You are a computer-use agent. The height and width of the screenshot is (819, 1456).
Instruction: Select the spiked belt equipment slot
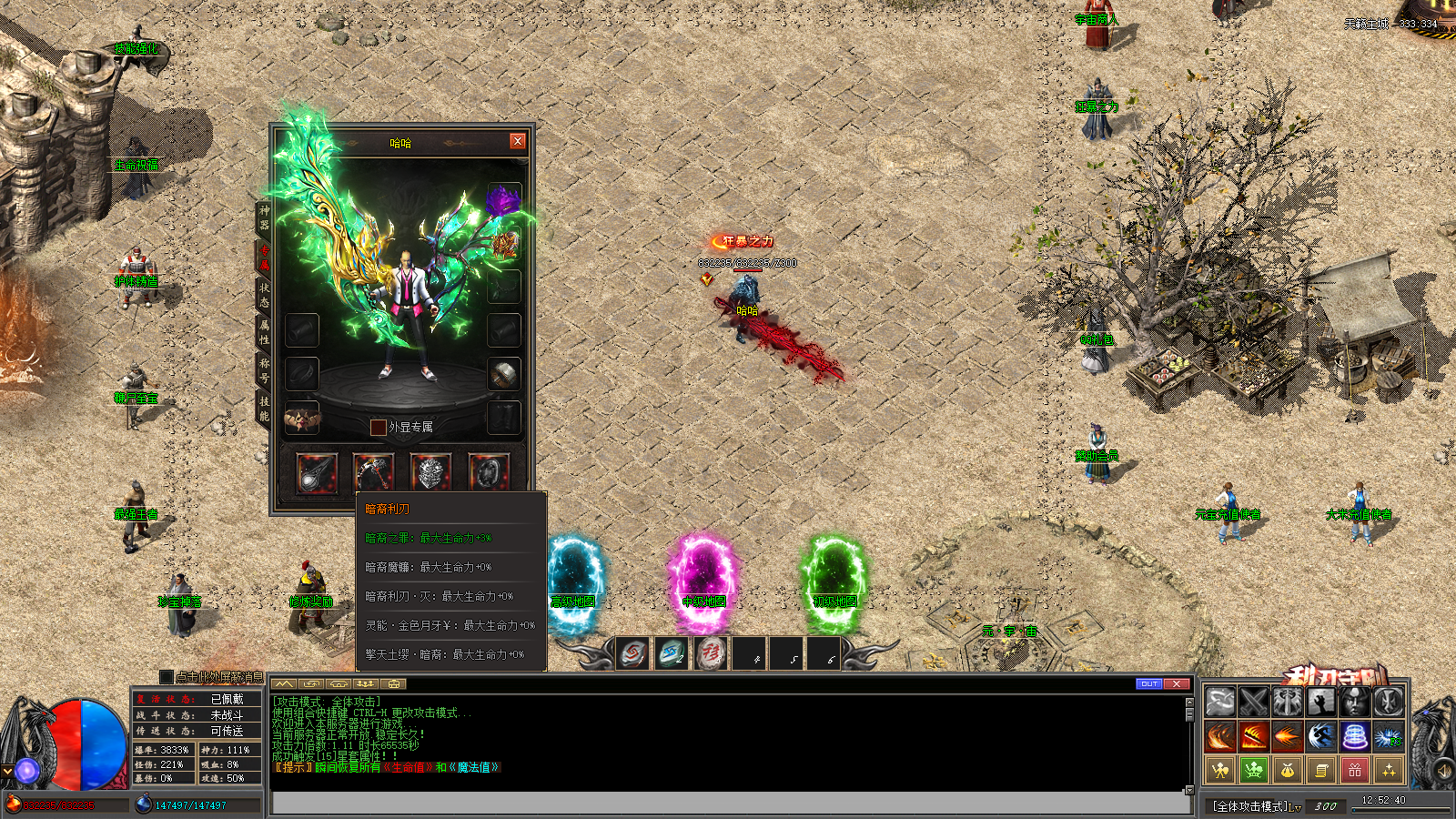pos(302,419)
